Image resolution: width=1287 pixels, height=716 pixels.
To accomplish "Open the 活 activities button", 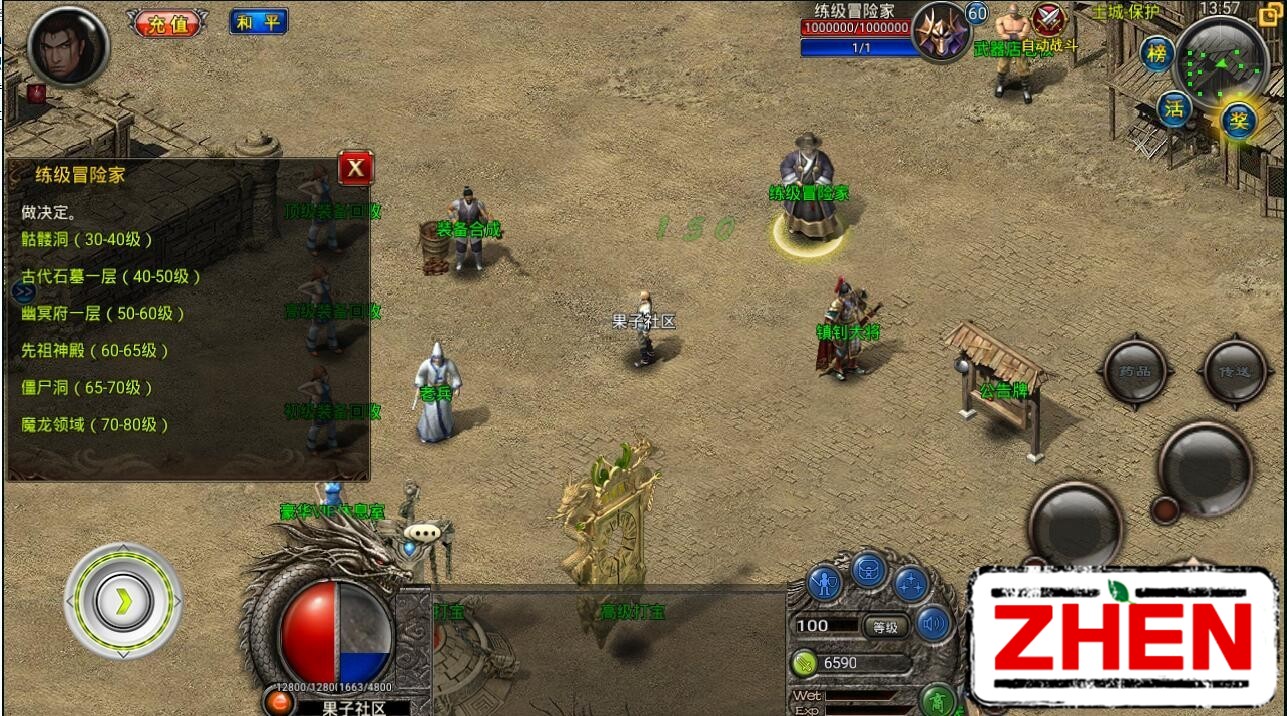I will [1174, 108].
